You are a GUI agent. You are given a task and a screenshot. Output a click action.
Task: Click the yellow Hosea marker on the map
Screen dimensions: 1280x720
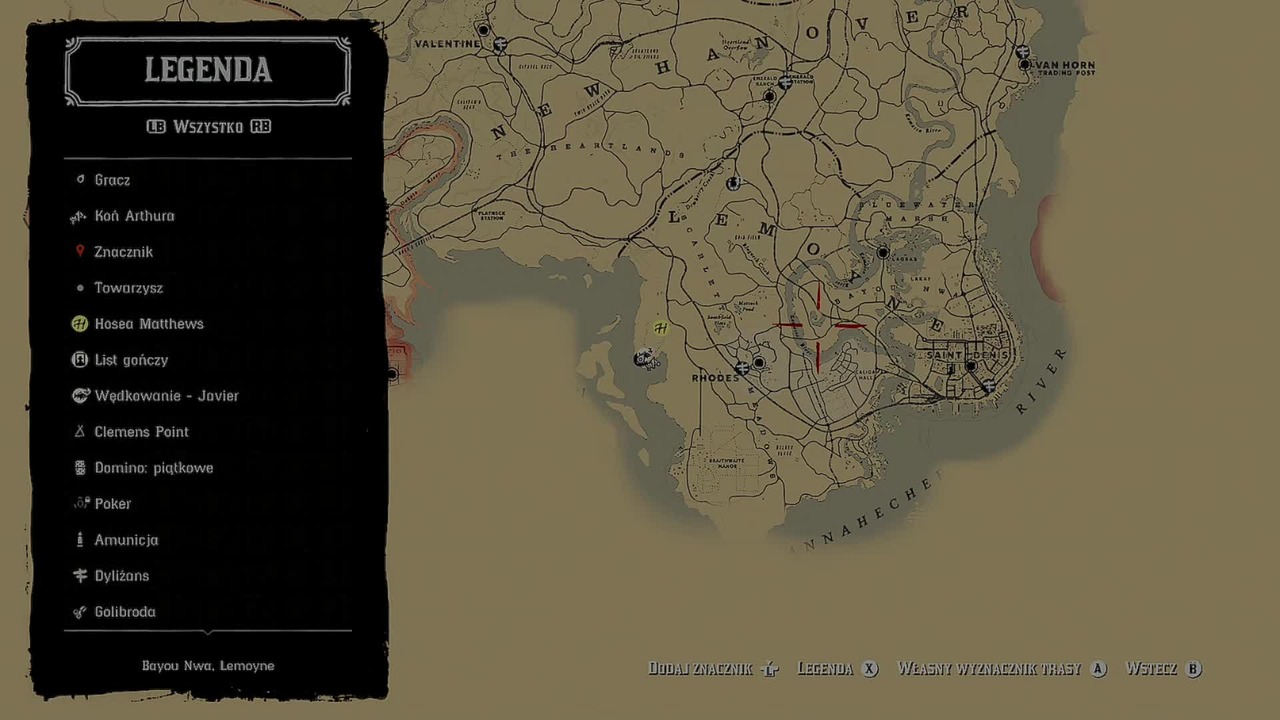point(660,328)
